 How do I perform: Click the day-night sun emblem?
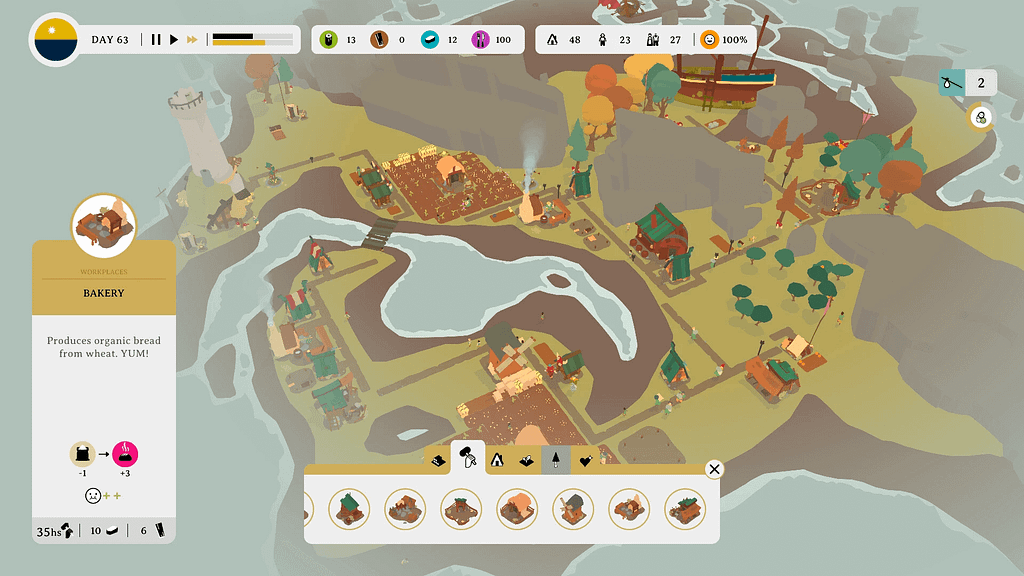(54, 40)
